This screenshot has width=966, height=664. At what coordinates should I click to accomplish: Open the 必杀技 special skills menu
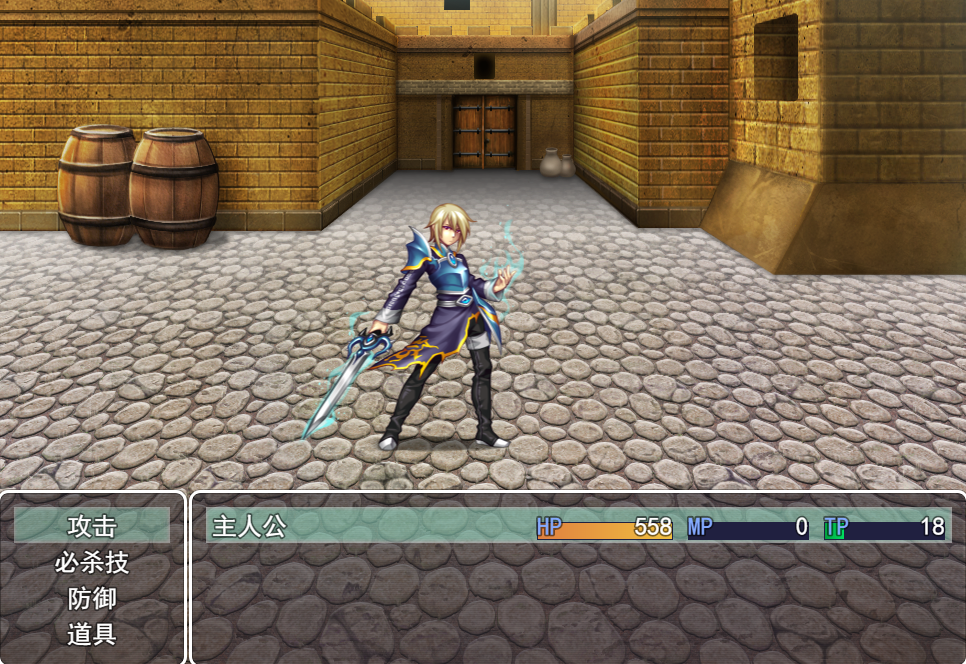92,562
